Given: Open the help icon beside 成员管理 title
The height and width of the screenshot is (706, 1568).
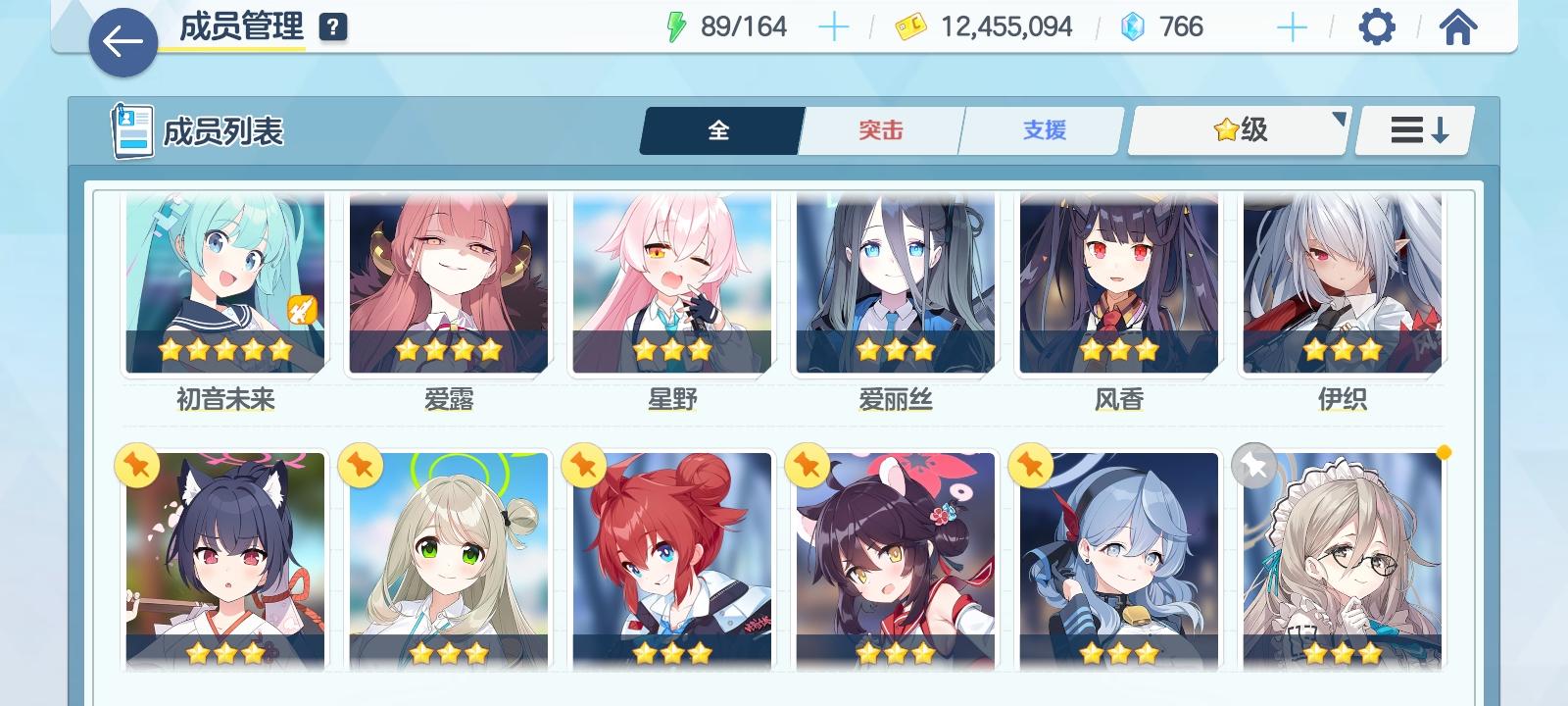Looking at the screenshot, I should pyautogui.click(x=331, y=26).
